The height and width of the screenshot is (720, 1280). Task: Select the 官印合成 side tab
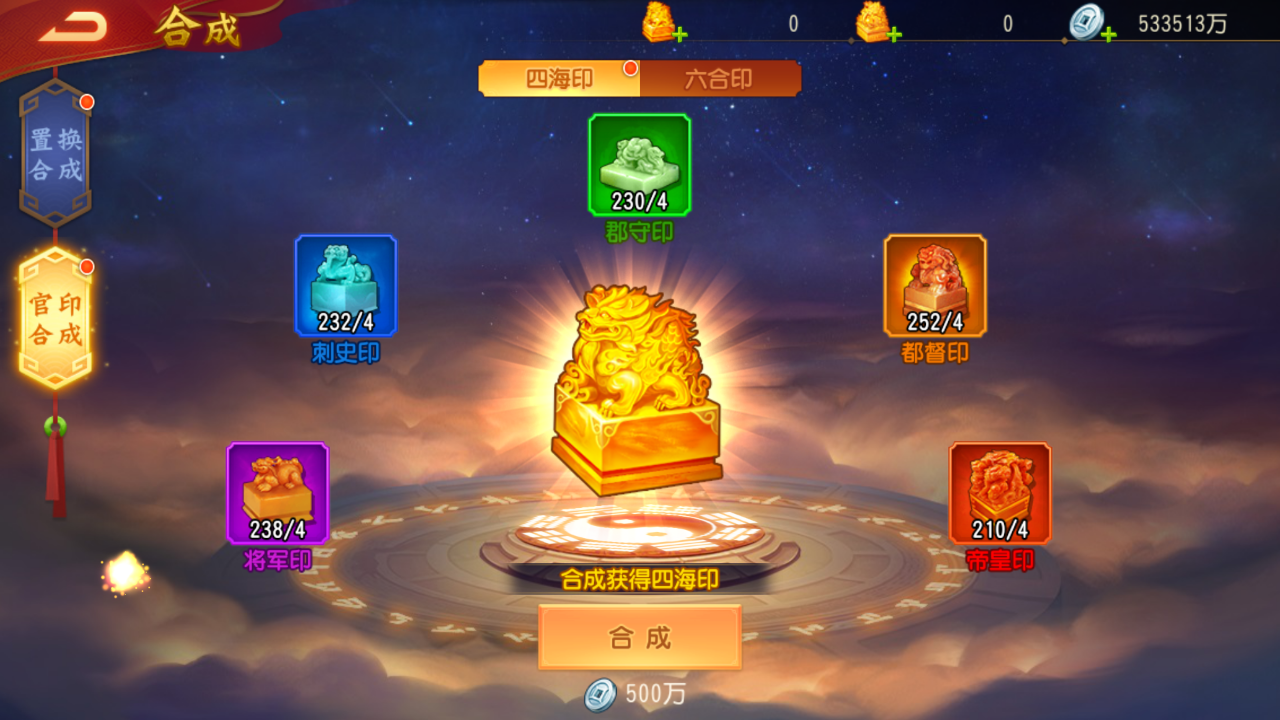pos(56,318)
